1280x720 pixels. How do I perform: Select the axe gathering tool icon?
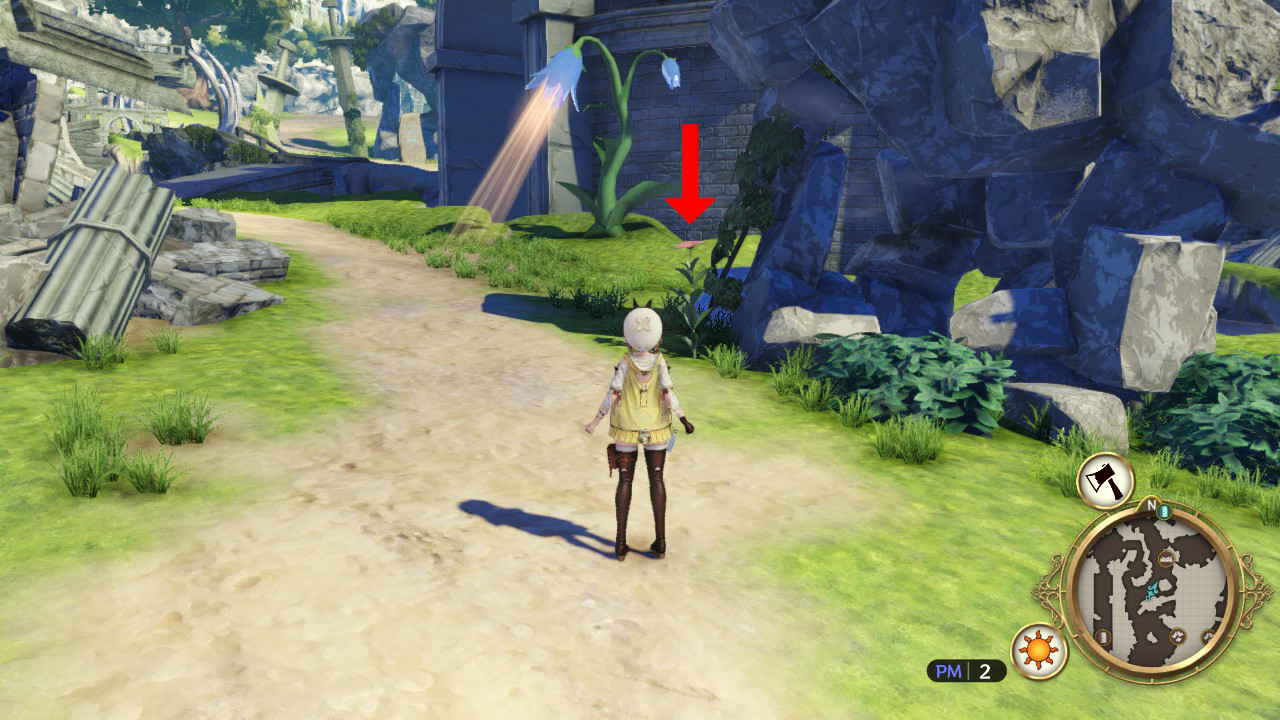point(1105,479)
